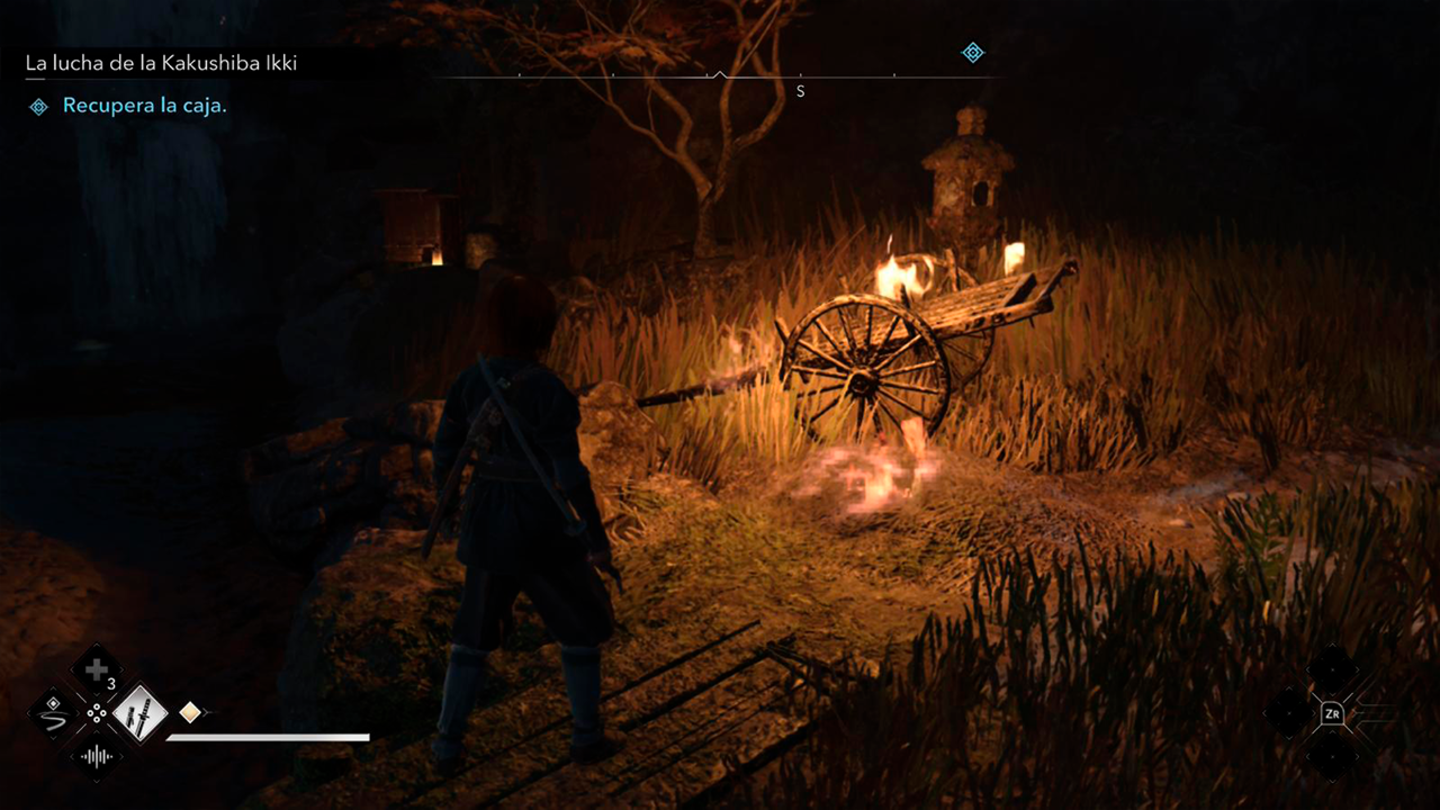Click the S south marker on the compass
The width and height of the screenshot is (1440, 810).
[x=799, y=90]
